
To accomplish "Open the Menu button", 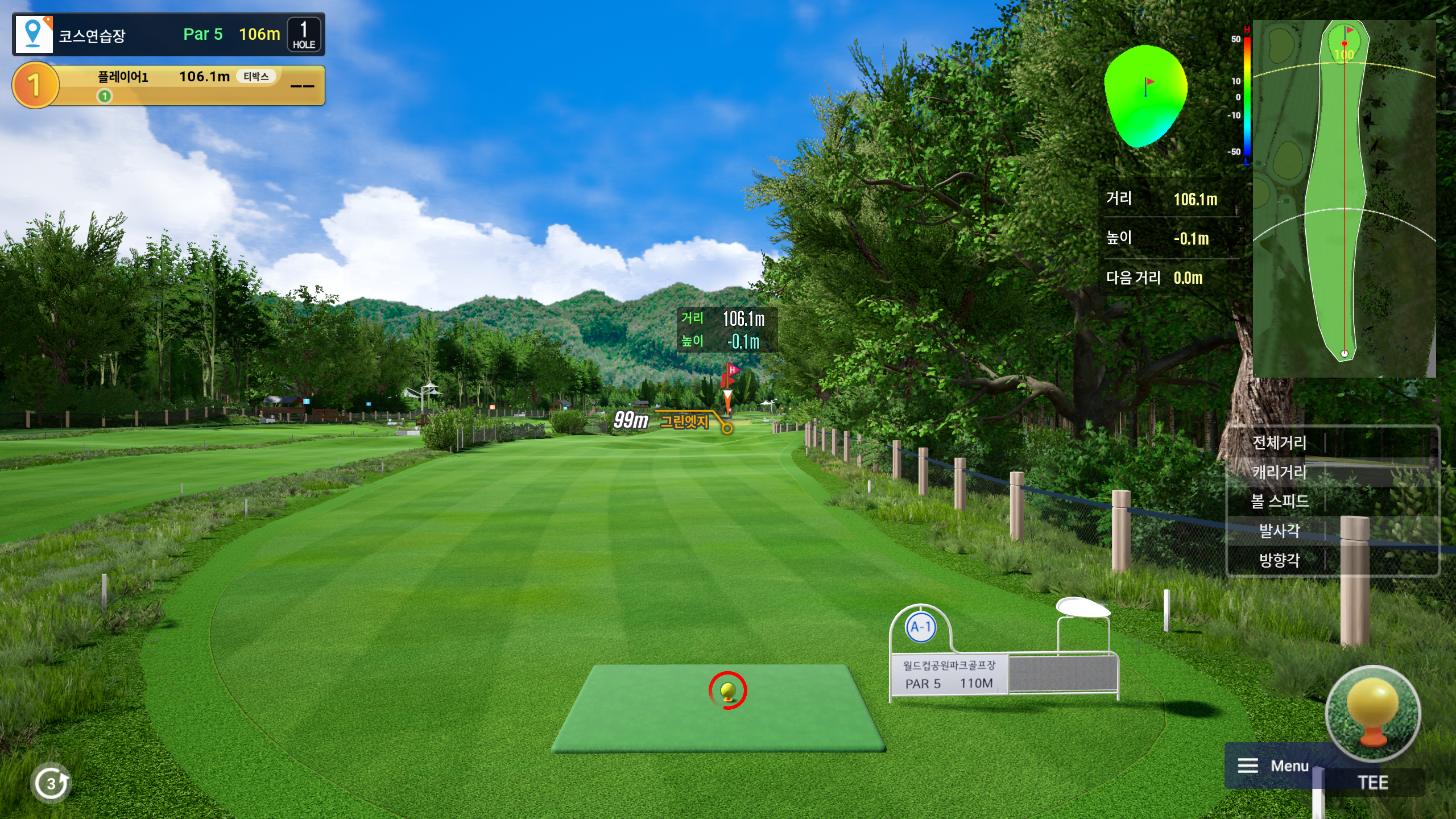I will click(1273, 766).
